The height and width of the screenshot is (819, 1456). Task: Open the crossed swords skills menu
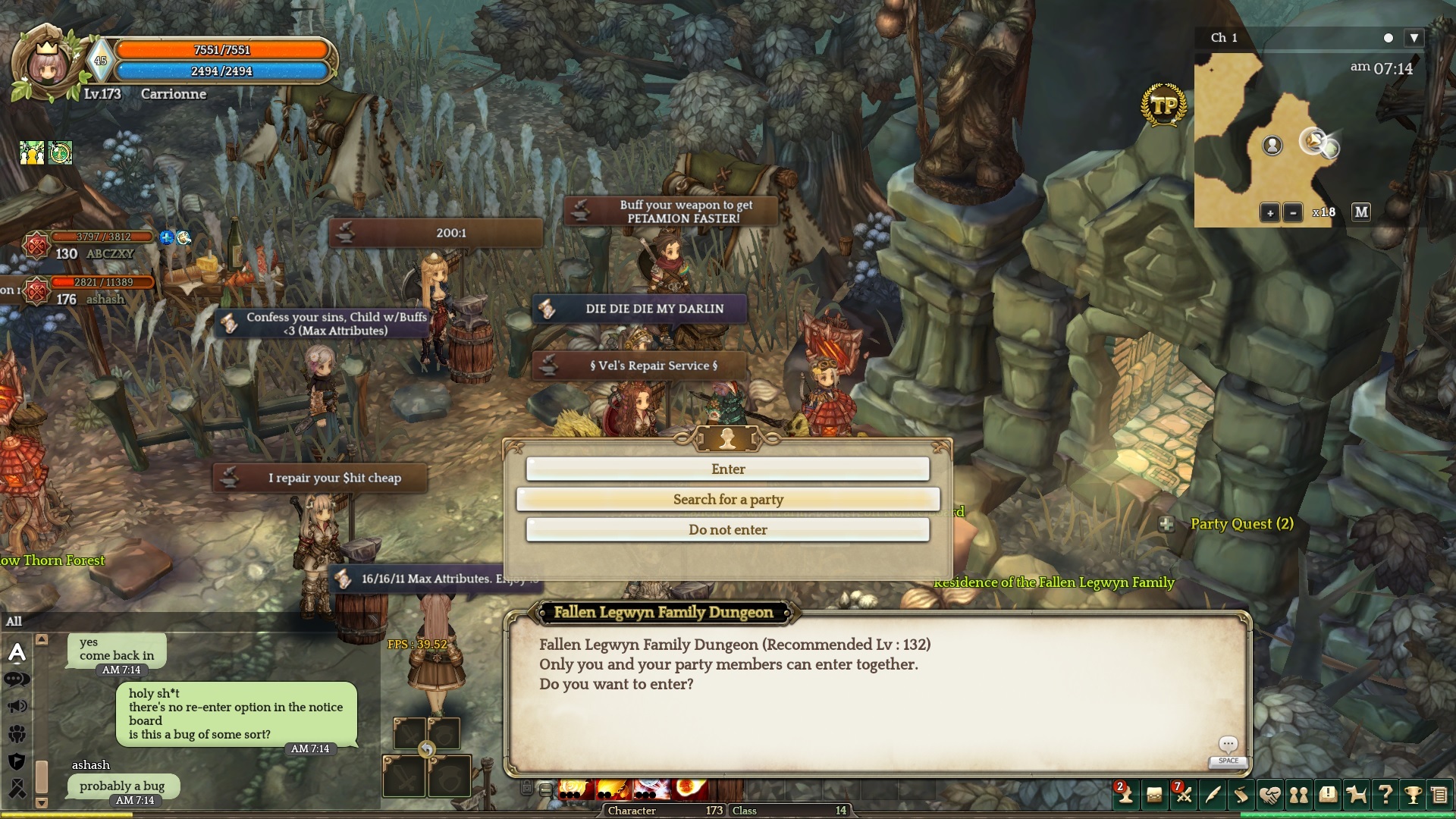1183,795
